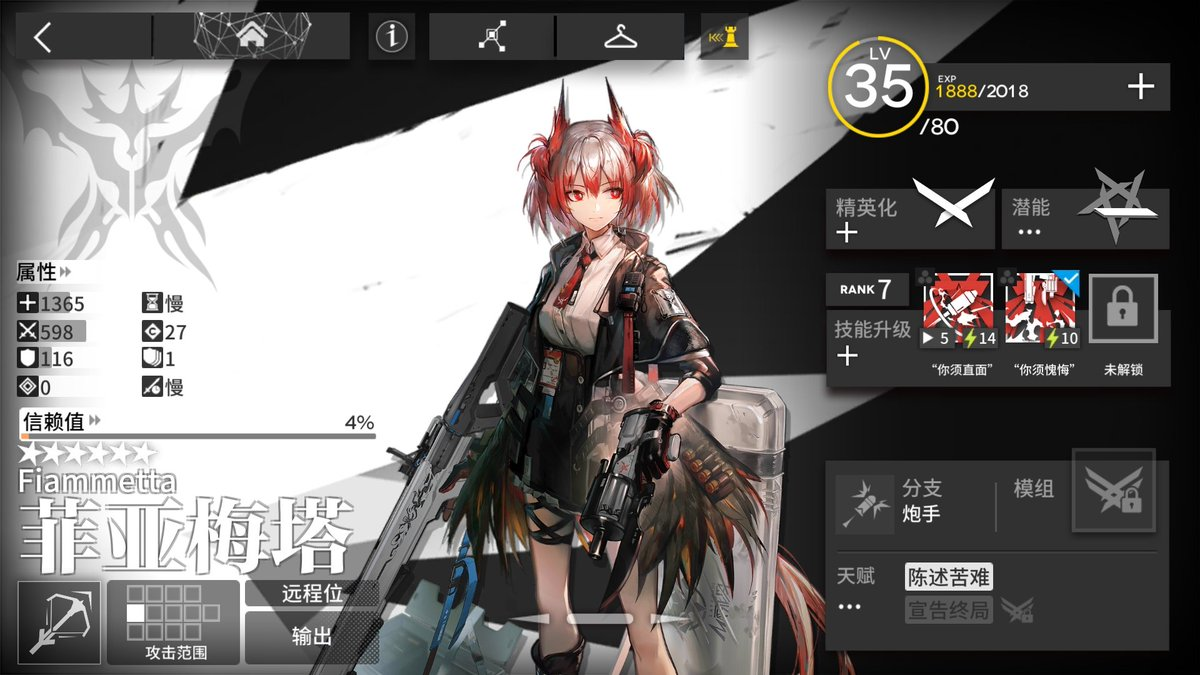View the 炮手 branch details
Image resolution: width=1200 pixels, height=675 pixels.
click(890, 503)
